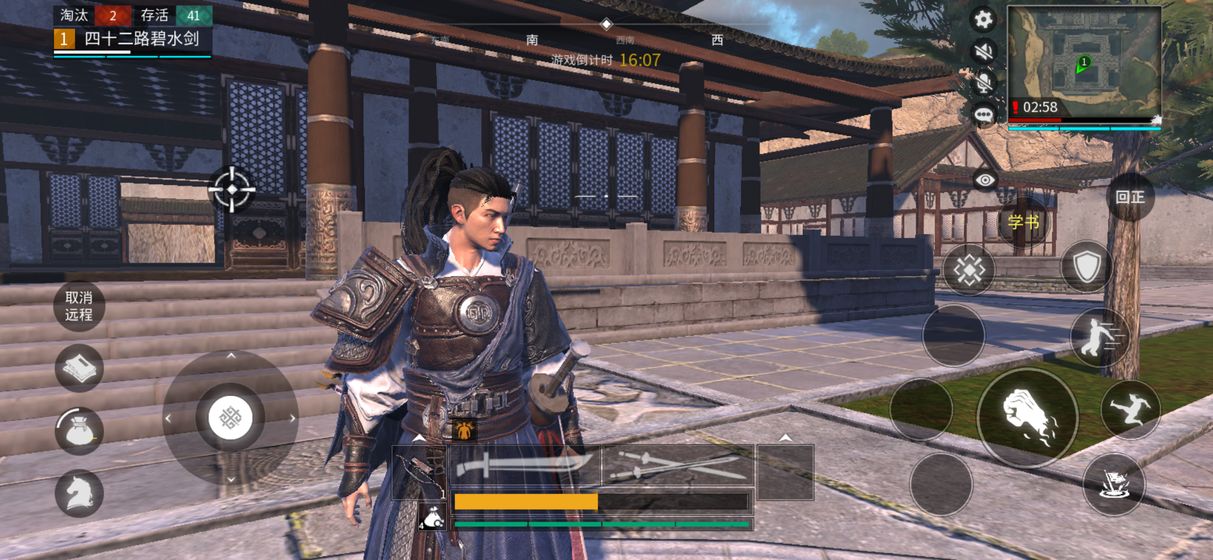Tap the 学书 learn book button
The width and height of the screenshot is (1213, 560).
click(x=1024, y=221)
